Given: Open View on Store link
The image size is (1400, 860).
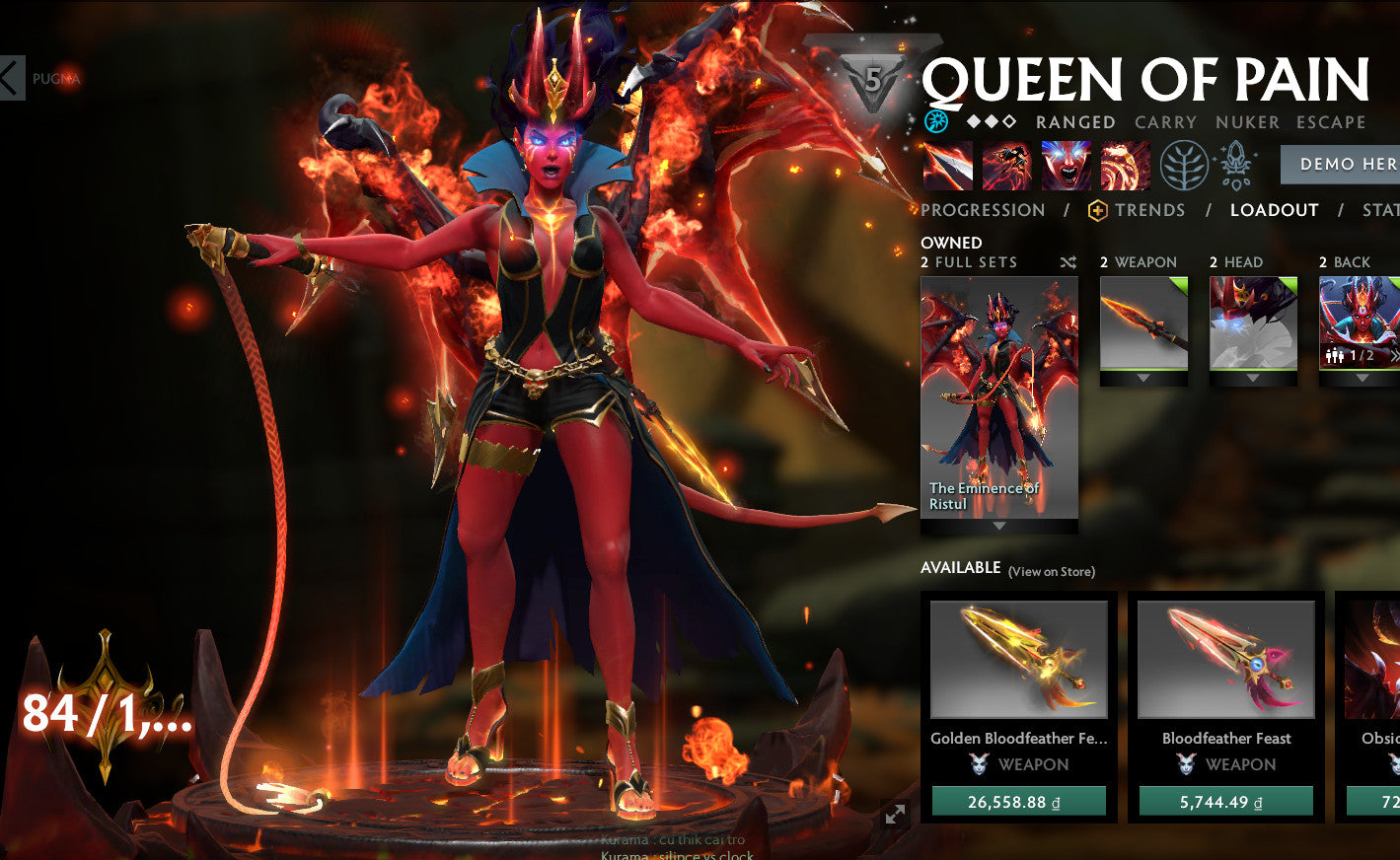Looking at the screenshot, I should click(x=1054, y=570).
